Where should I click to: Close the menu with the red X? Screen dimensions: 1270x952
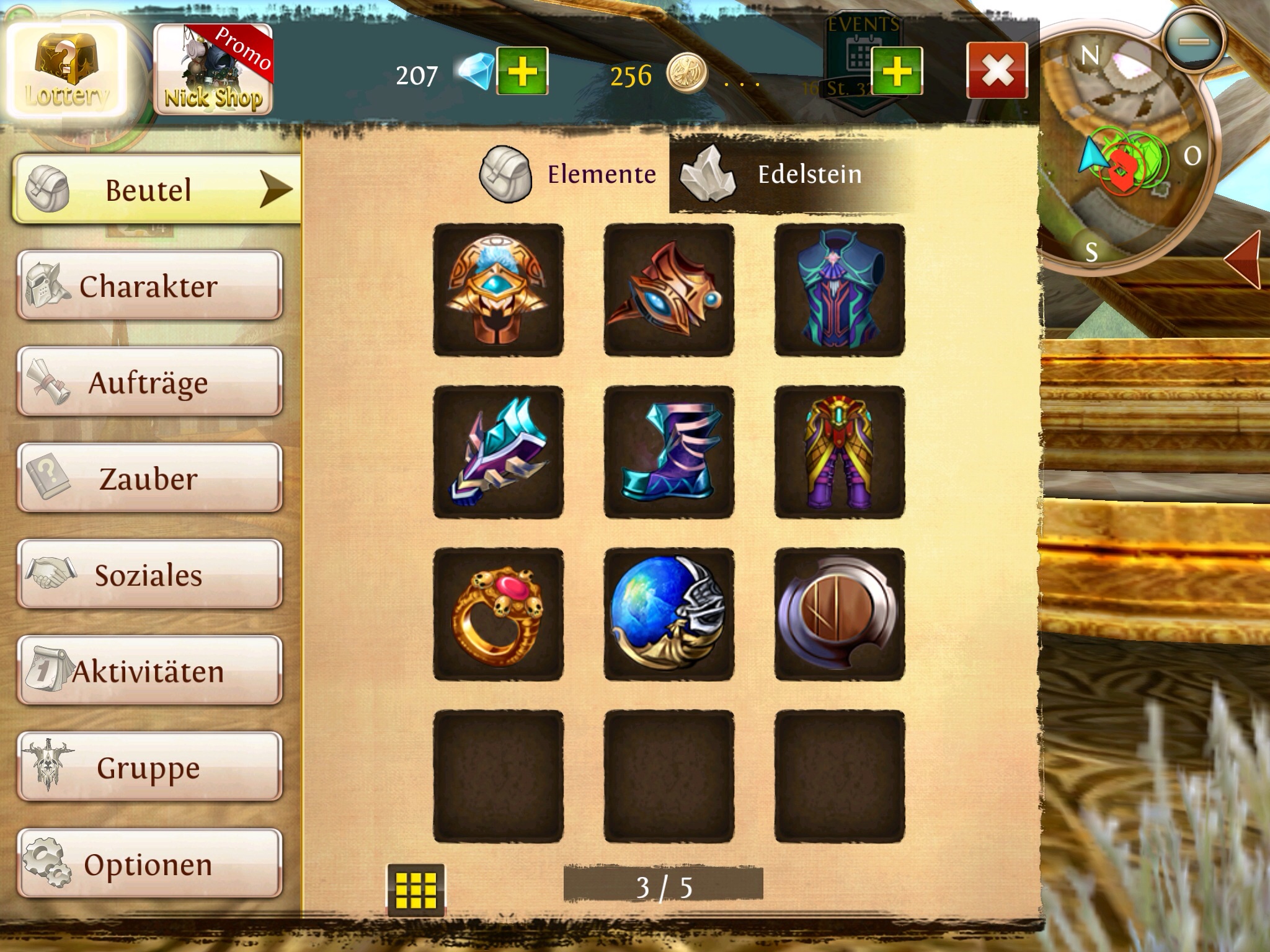click(x=997, y=71)
